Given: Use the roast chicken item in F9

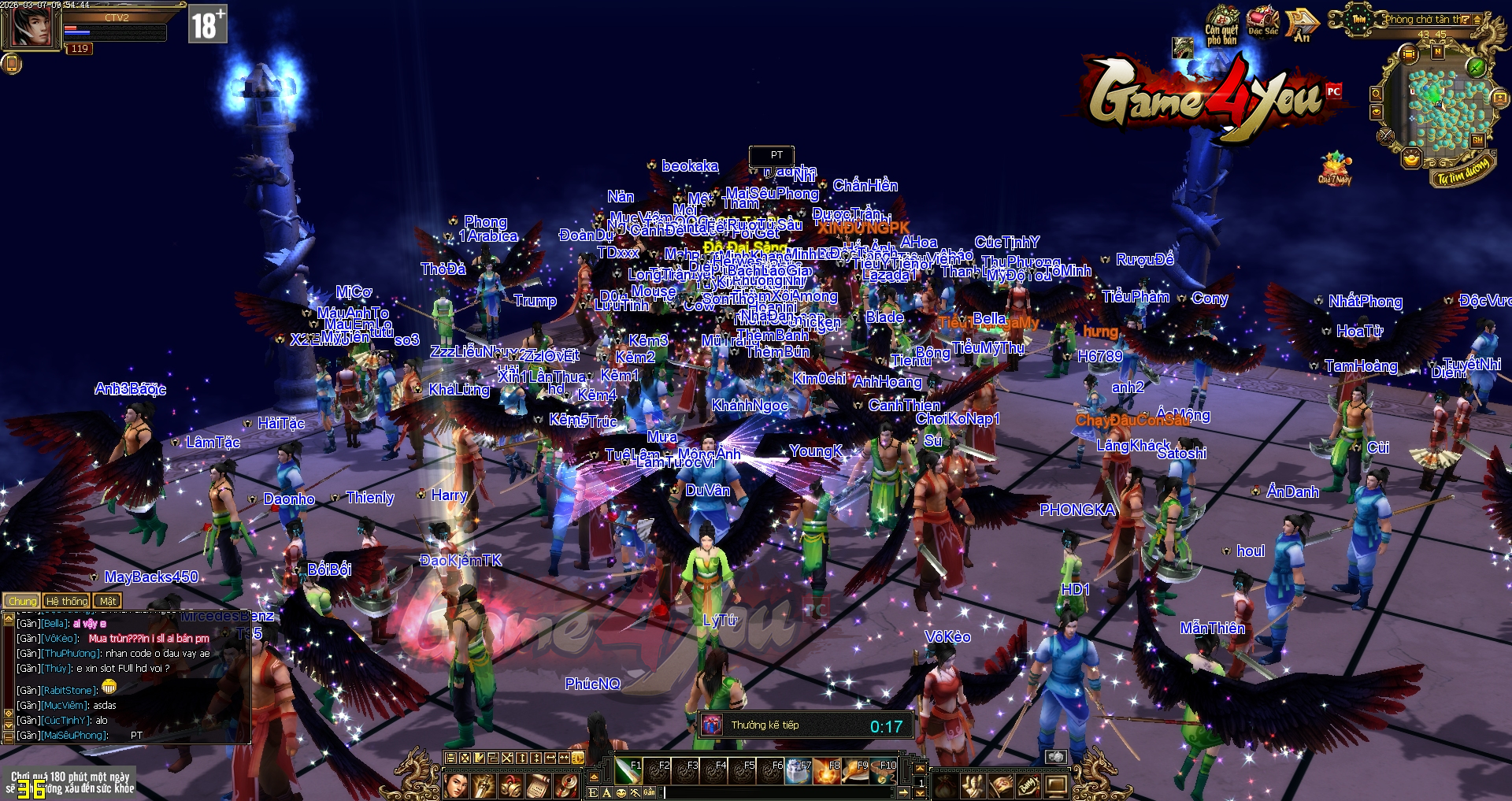Looking at the screenshot, I should tap(854, 772).
